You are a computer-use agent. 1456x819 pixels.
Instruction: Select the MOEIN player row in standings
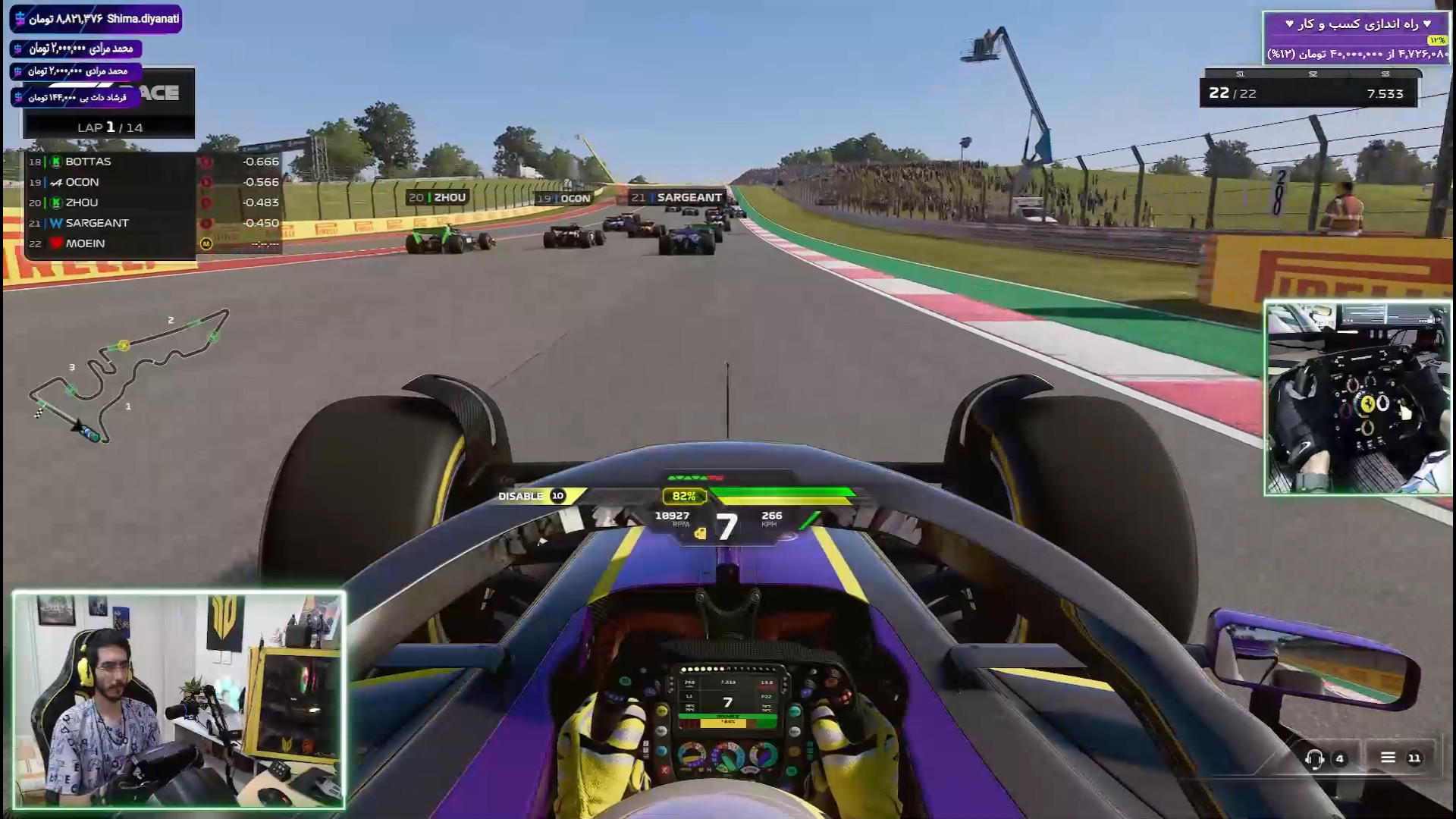110,243
